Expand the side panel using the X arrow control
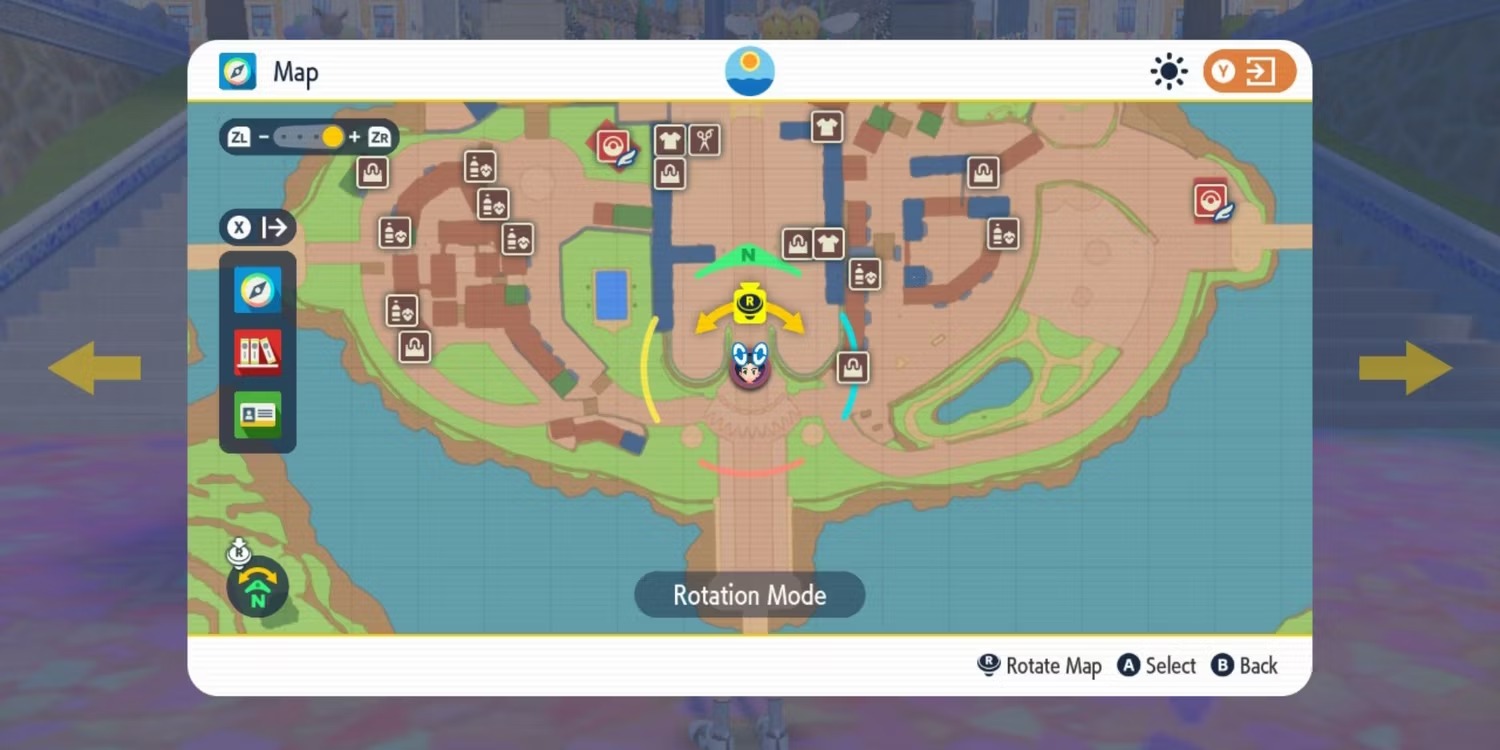The image size is (1500, 750). [x=257, y=227]
